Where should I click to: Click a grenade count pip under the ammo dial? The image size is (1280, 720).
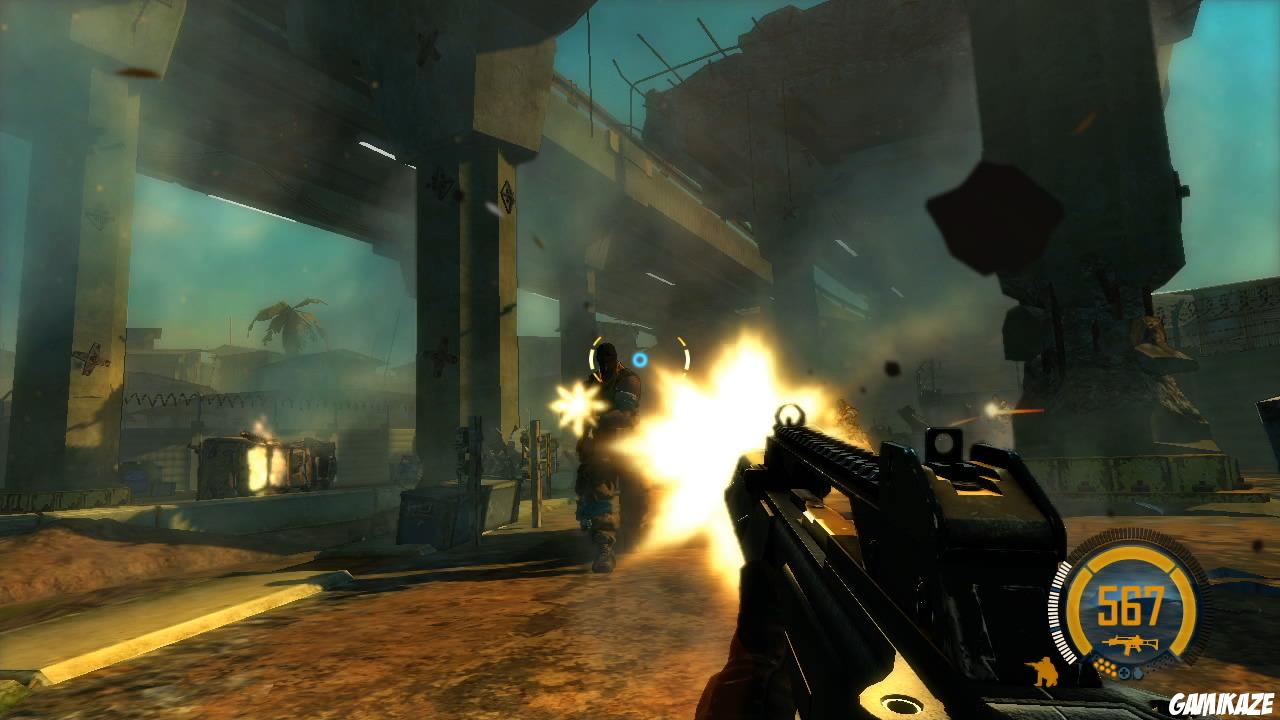(x=1107, y=667)
